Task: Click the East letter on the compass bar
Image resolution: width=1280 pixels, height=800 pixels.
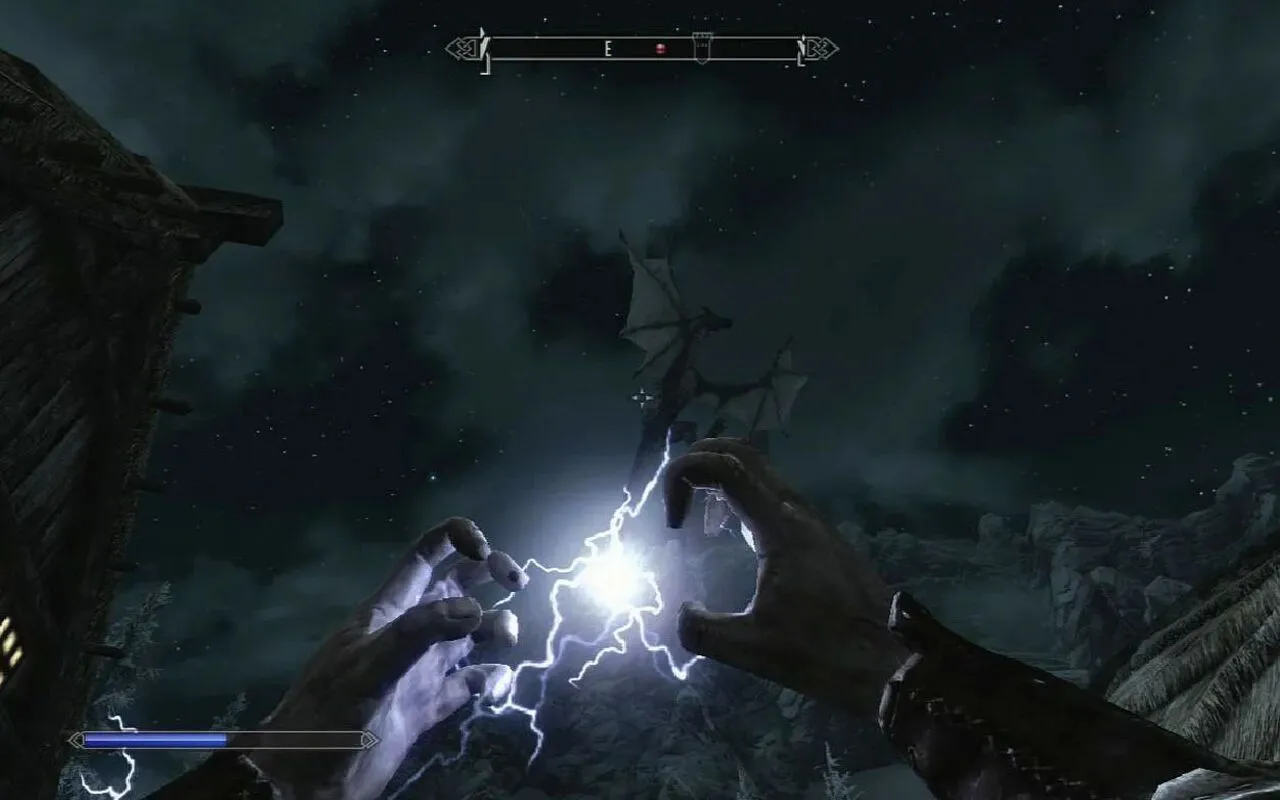Action: click(607, 48)
